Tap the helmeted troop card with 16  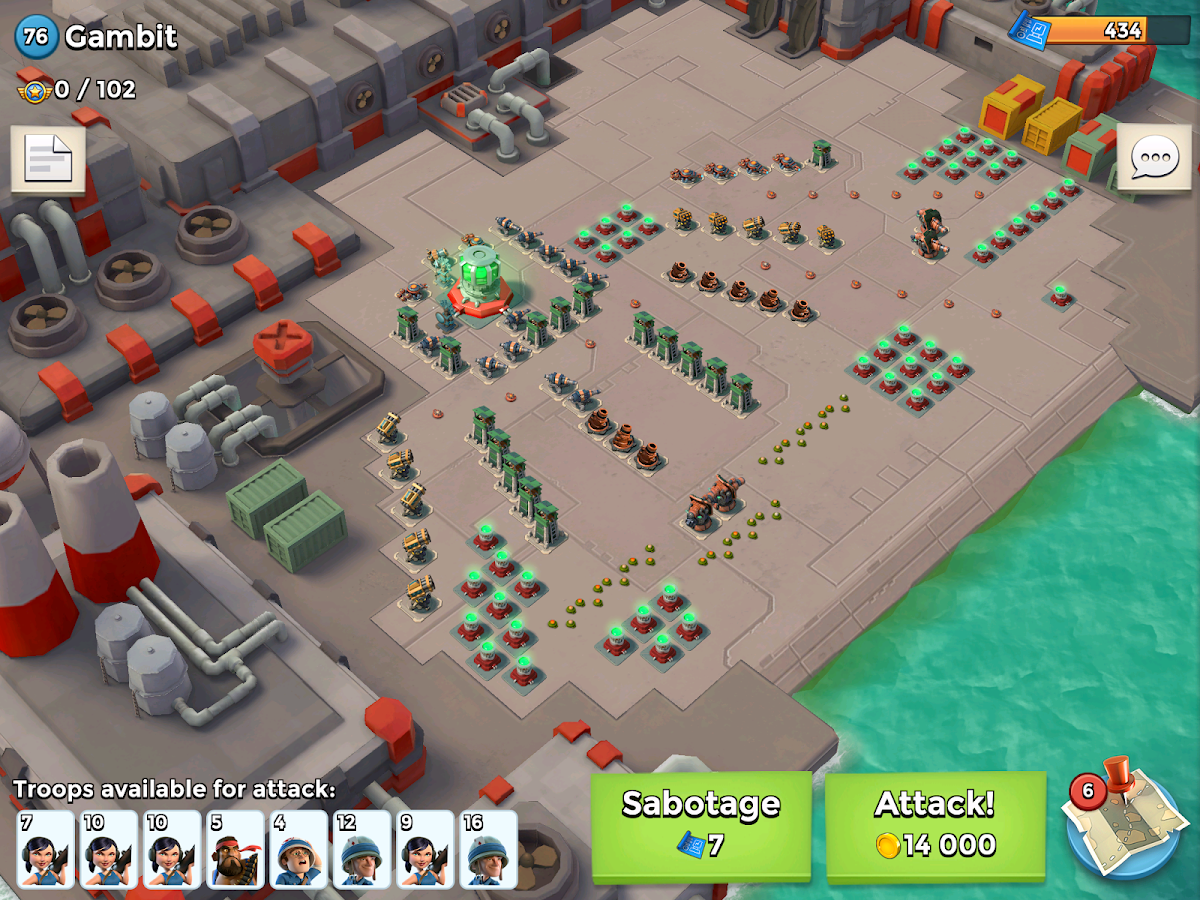489,849
